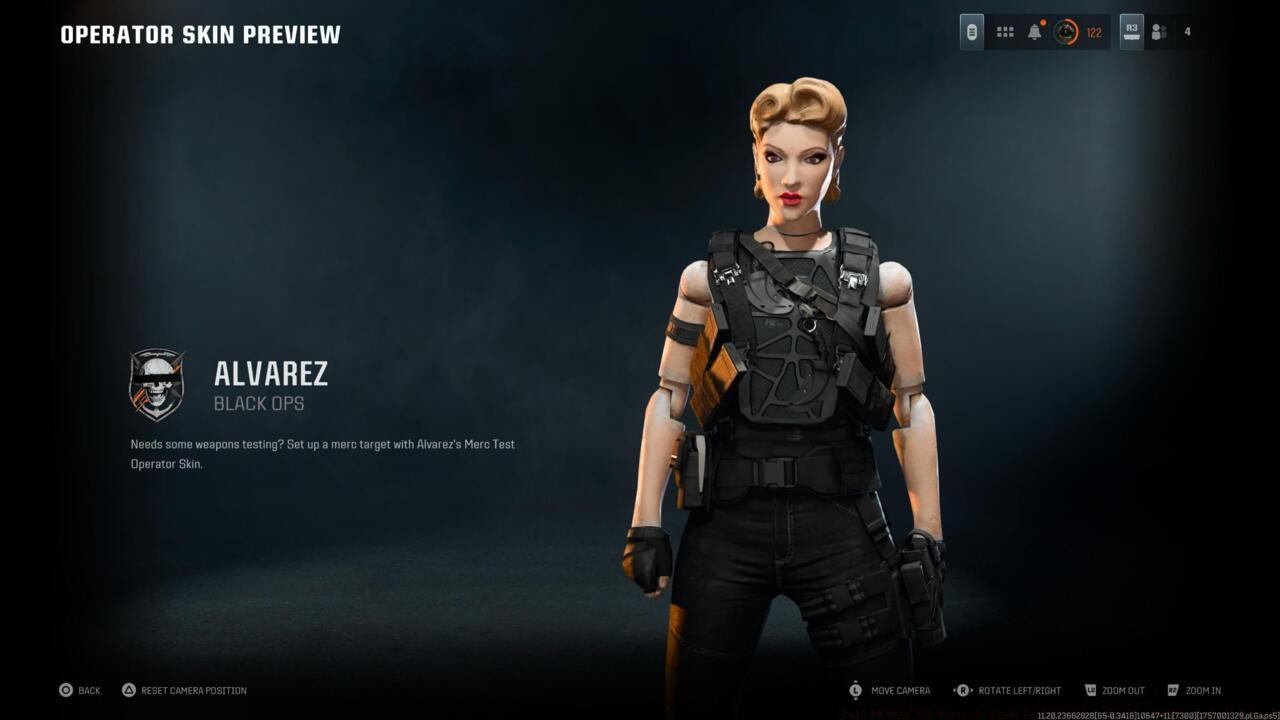
Task: Click the OPERATOR SKIN PREVIEW header
Action: (199, 33)
